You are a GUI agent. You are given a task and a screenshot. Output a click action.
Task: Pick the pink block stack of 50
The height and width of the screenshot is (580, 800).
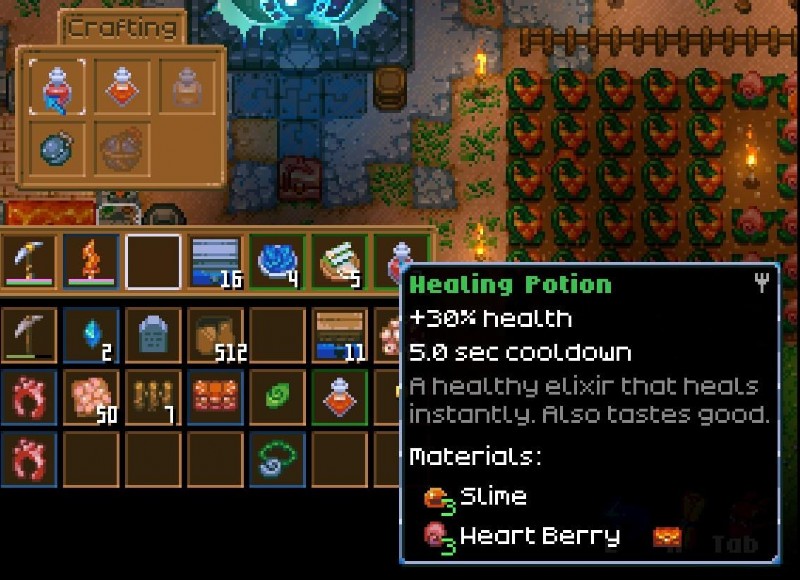tap(90, 397)
